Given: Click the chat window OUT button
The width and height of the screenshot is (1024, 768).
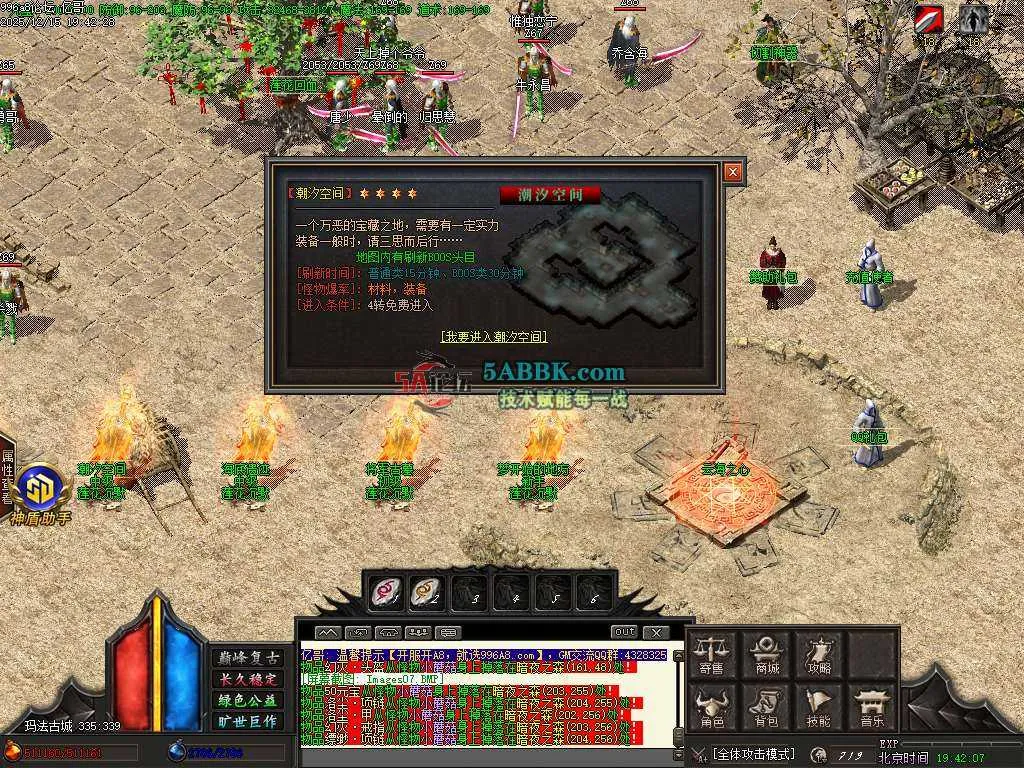Looking at the screenshot, I should pos(624,632).
